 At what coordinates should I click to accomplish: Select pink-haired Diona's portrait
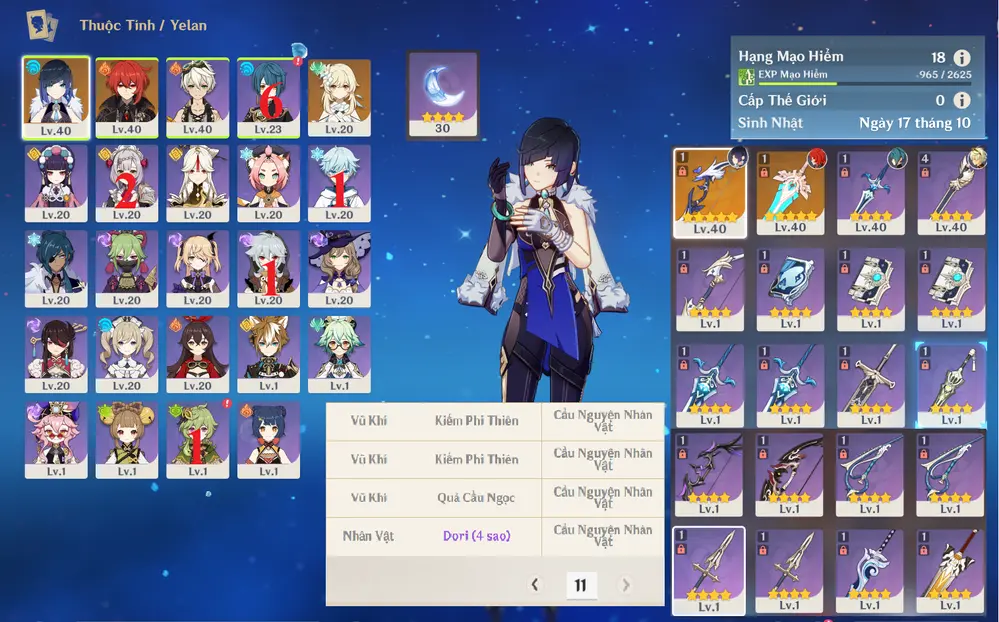(268, 183)
